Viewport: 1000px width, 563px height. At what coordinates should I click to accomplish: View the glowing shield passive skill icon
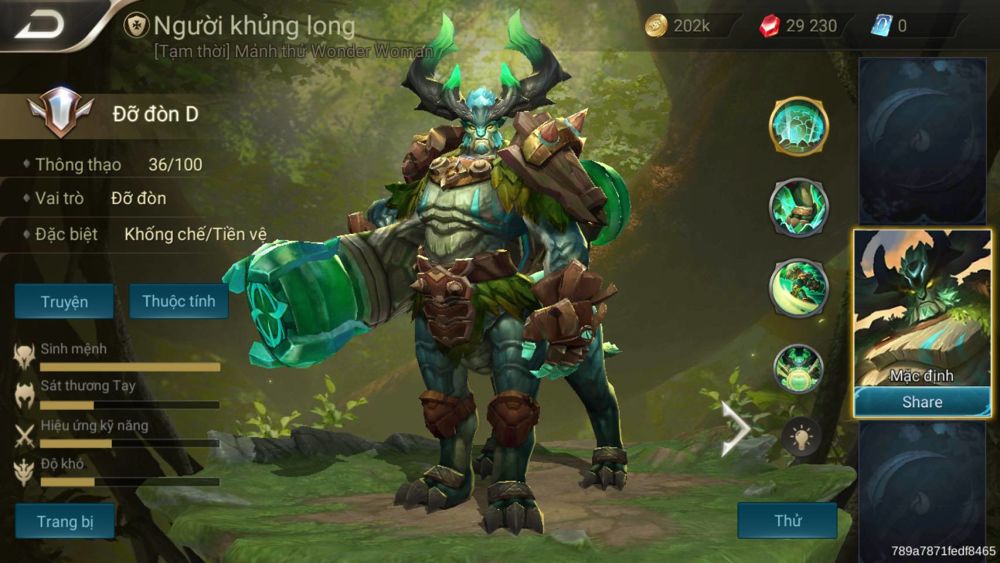798,127
